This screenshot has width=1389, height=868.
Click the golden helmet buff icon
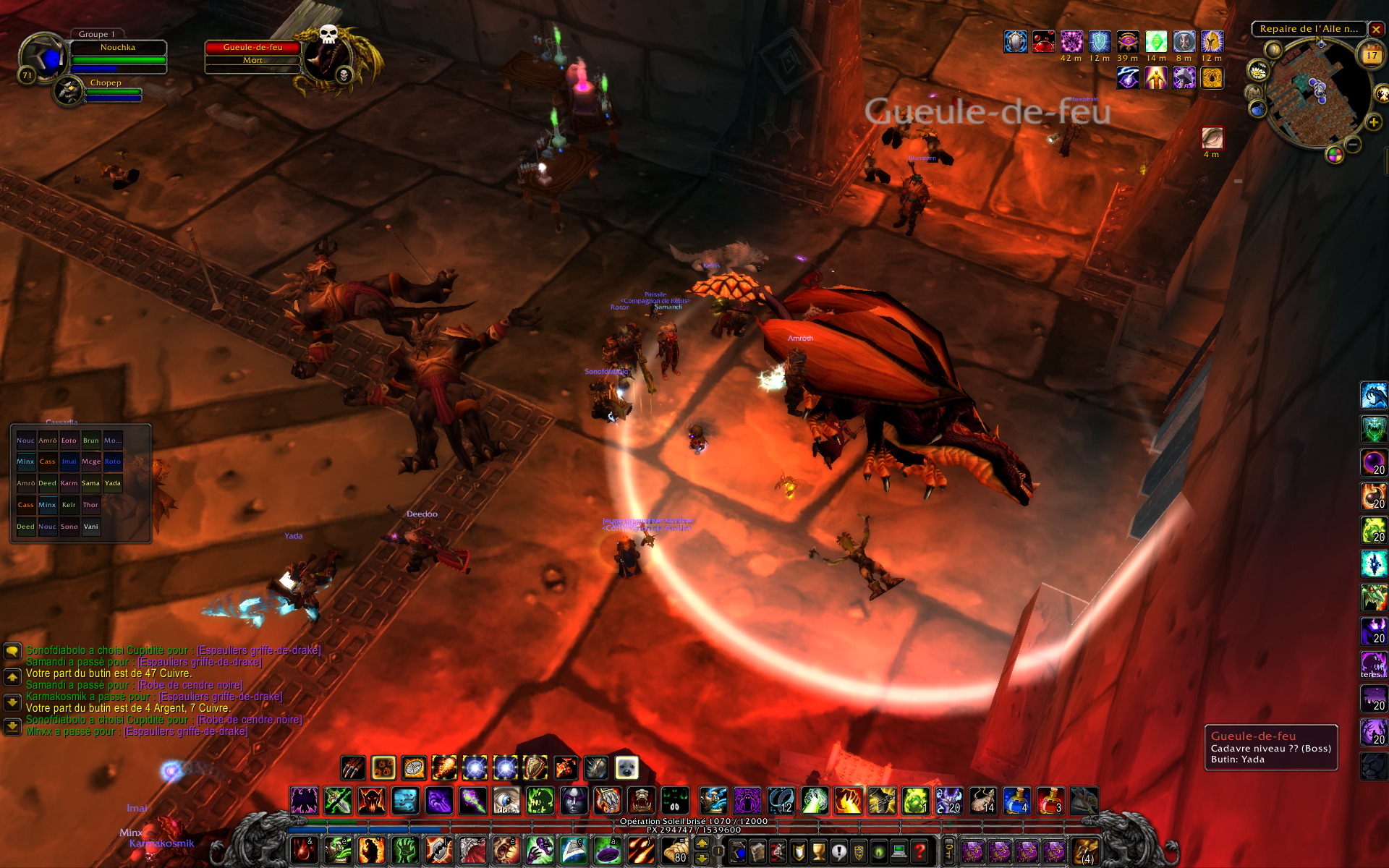(1212, 42)
